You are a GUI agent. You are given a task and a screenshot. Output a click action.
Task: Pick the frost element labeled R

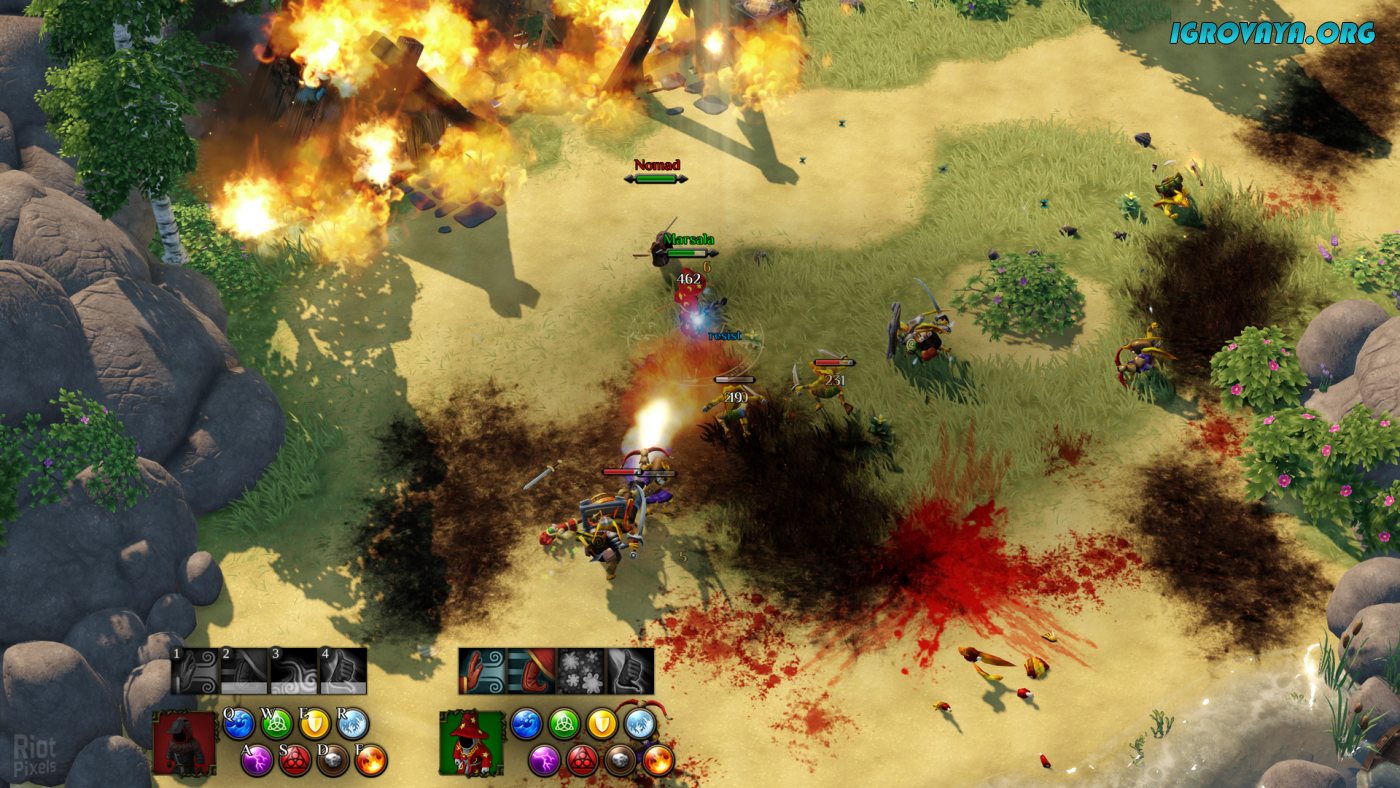click(352, 723)
